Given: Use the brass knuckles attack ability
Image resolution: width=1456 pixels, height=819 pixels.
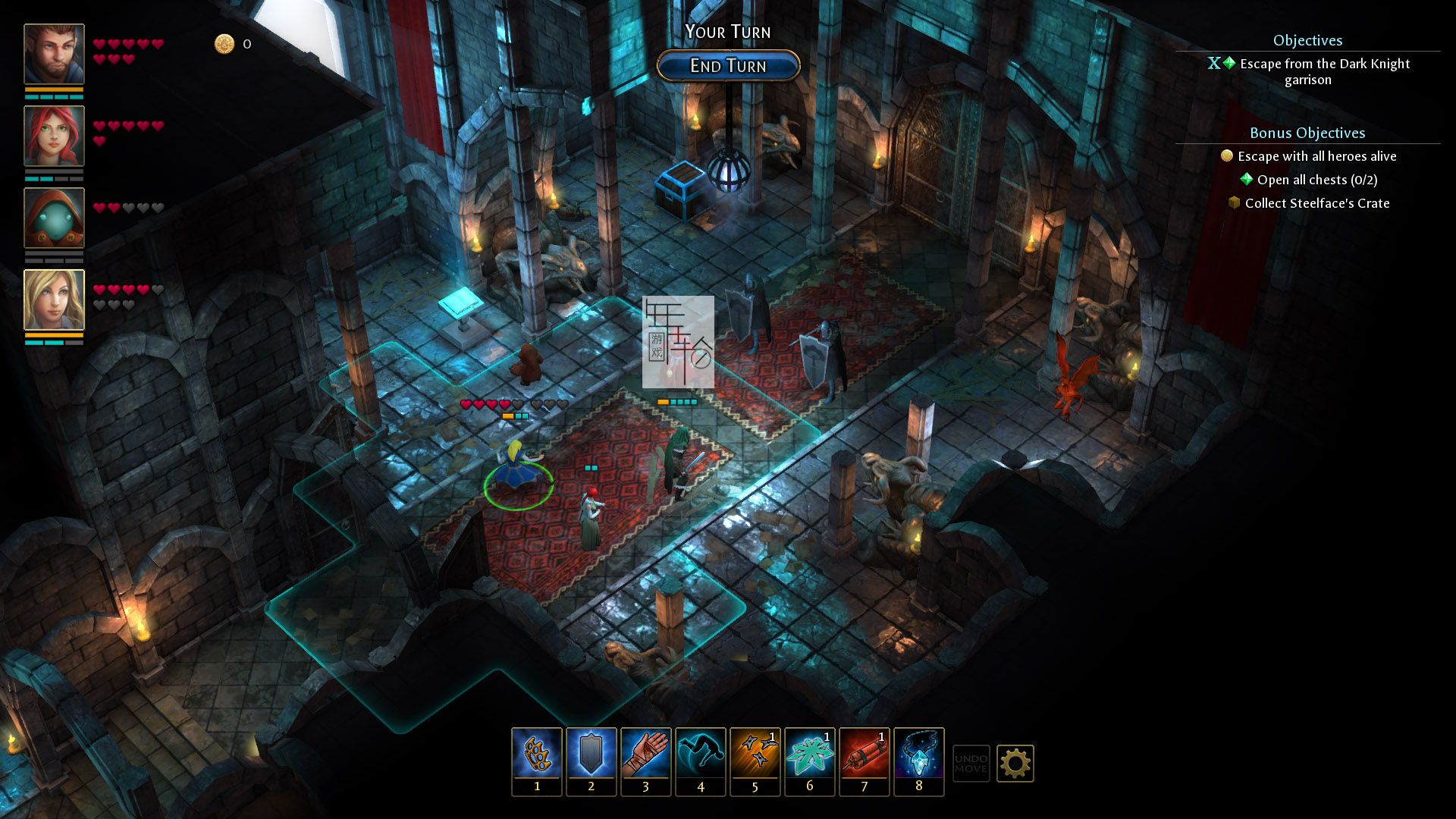Looking at the screenshot, I should (537, 755).
